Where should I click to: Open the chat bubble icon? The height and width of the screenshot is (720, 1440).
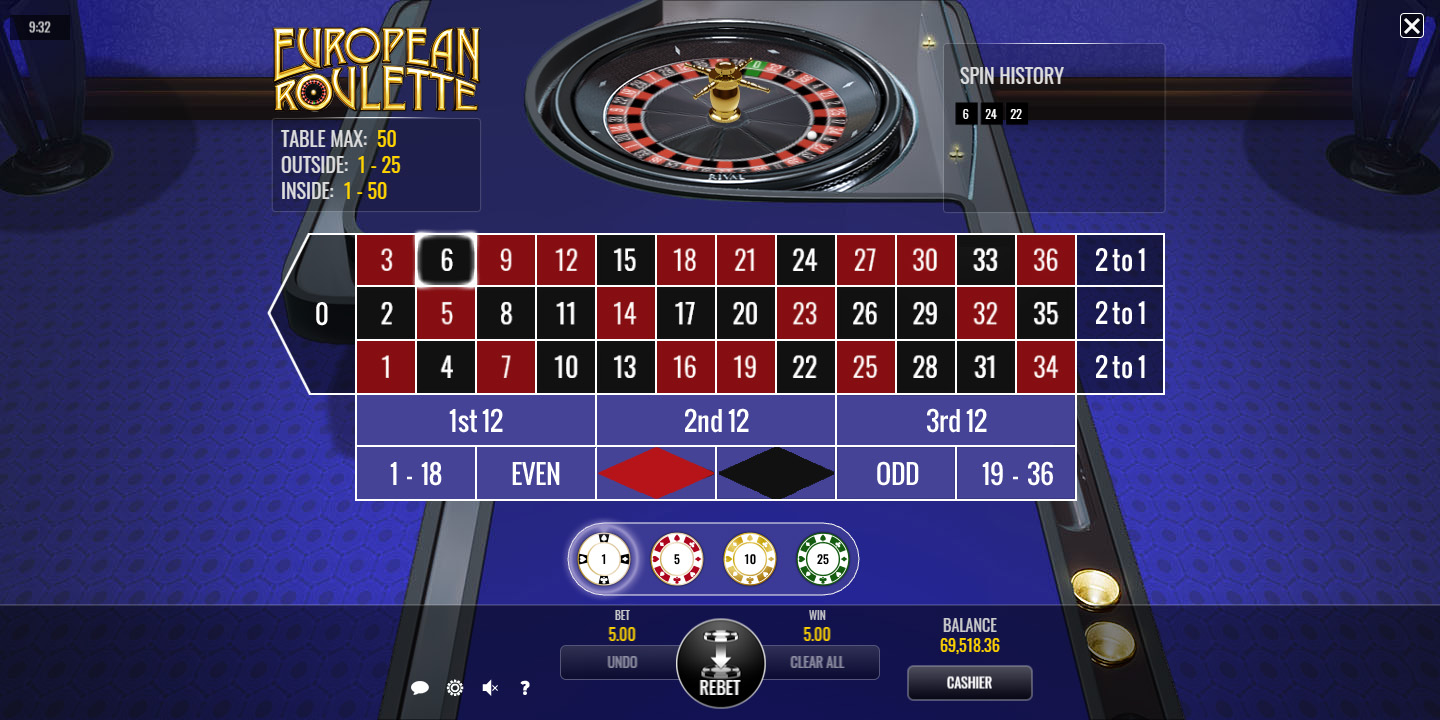point(420,688)
